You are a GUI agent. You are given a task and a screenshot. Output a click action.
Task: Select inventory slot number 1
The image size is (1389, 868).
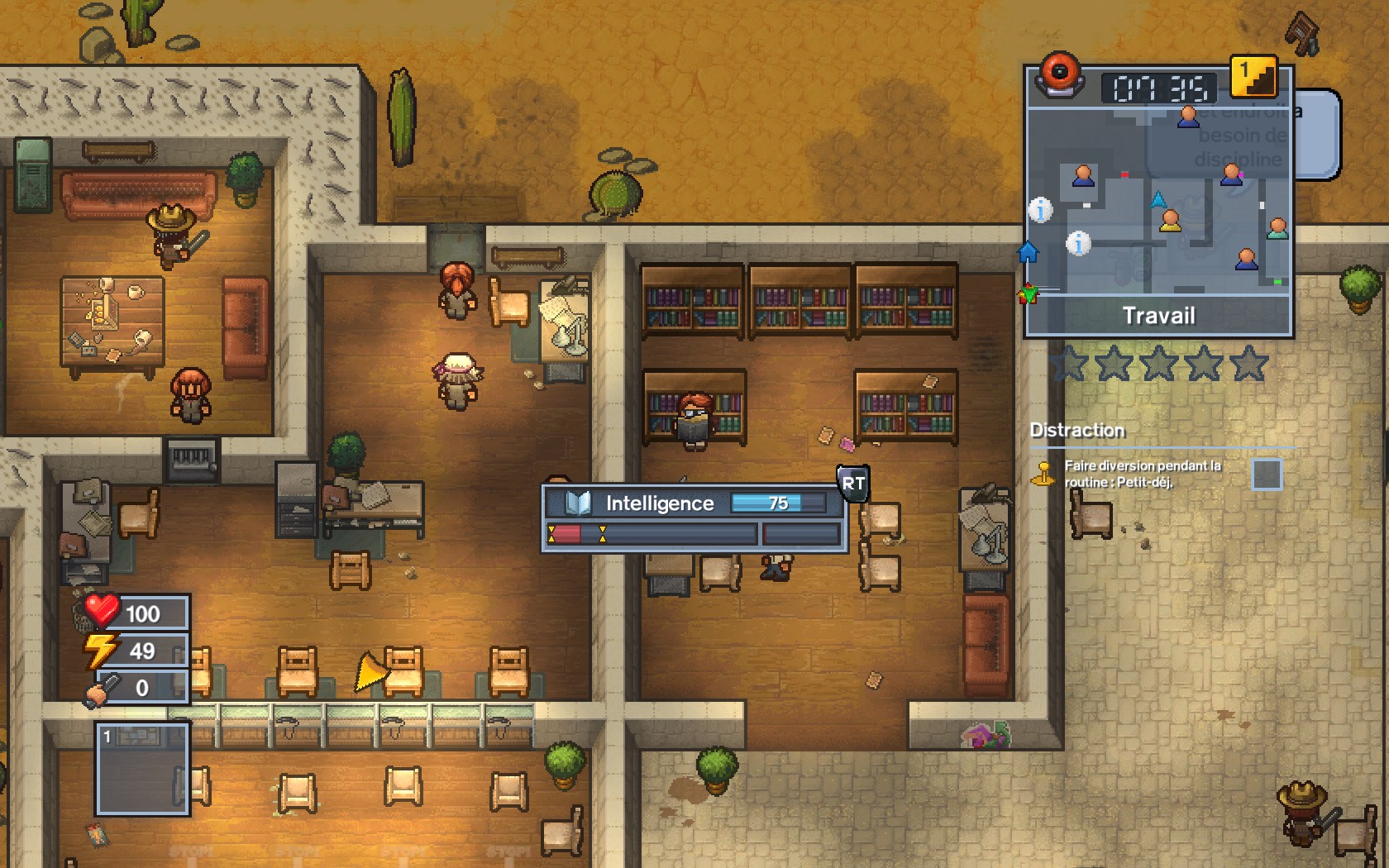click(x=143, y=769)
